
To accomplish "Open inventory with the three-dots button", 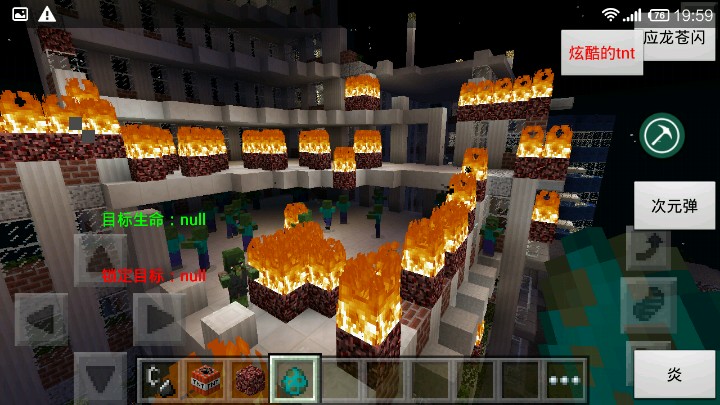I will click(566, 380).
